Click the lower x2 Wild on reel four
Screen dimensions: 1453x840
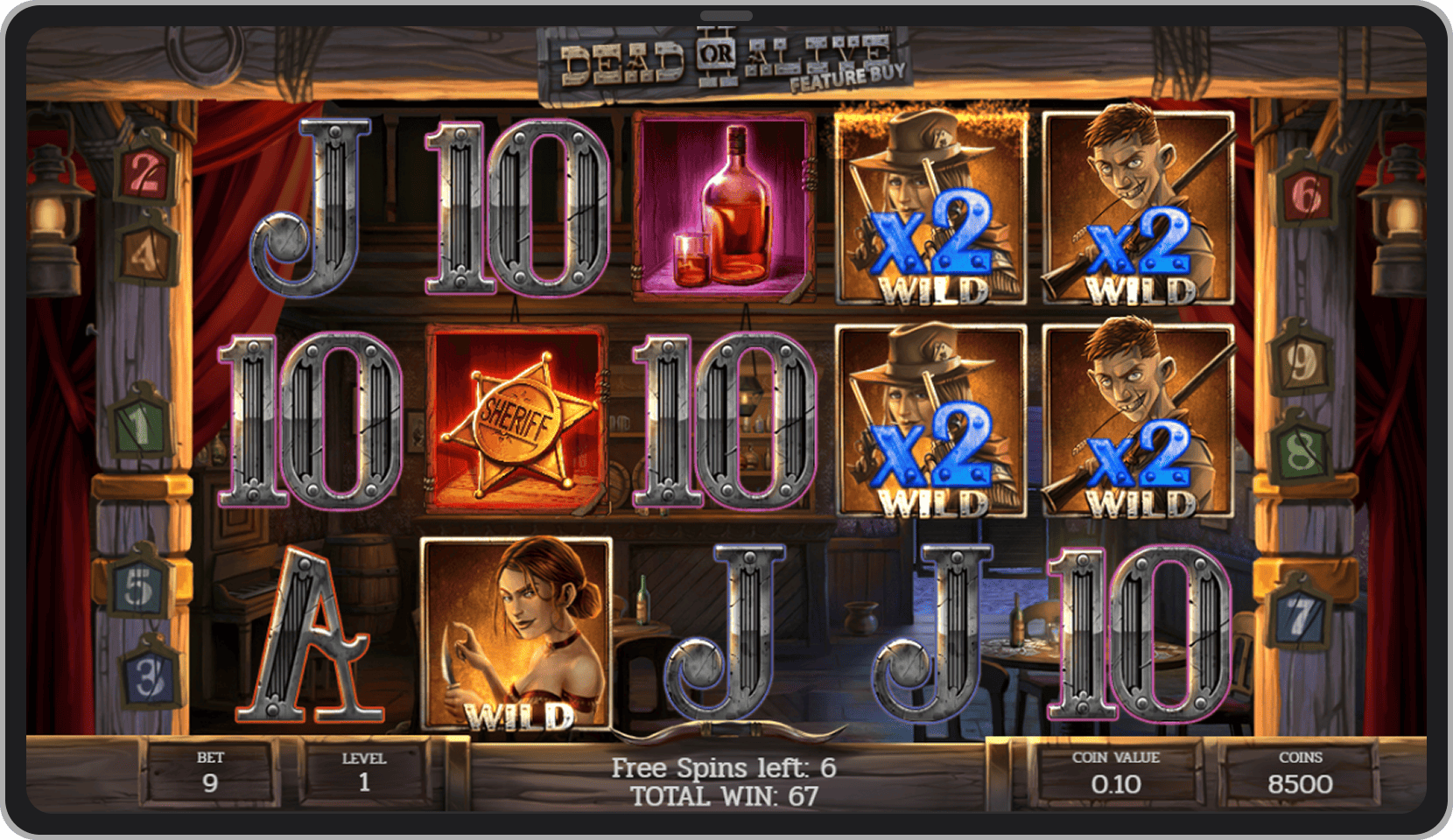(932, 420)
